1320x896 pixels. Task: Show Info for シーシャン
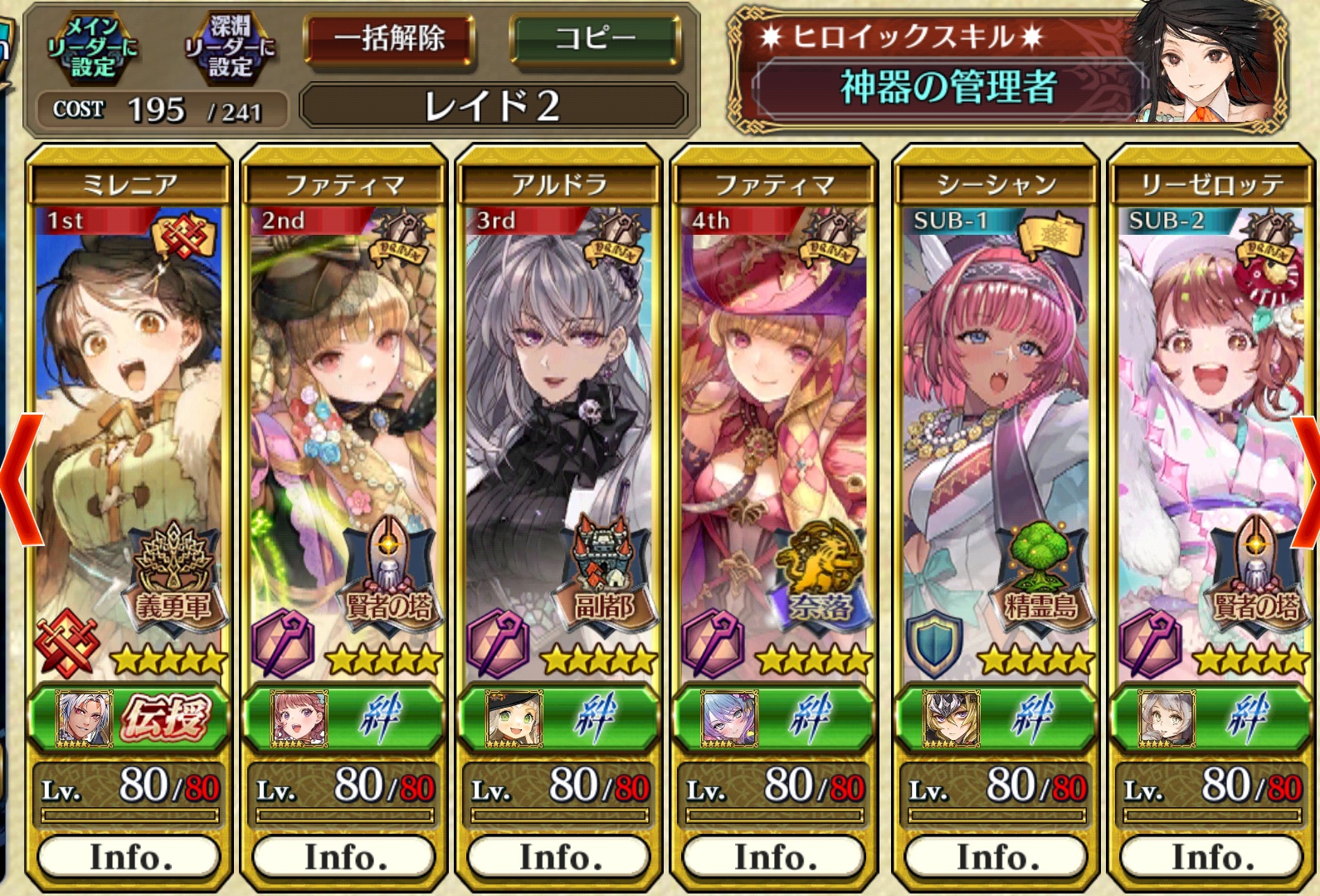[996, 857]
